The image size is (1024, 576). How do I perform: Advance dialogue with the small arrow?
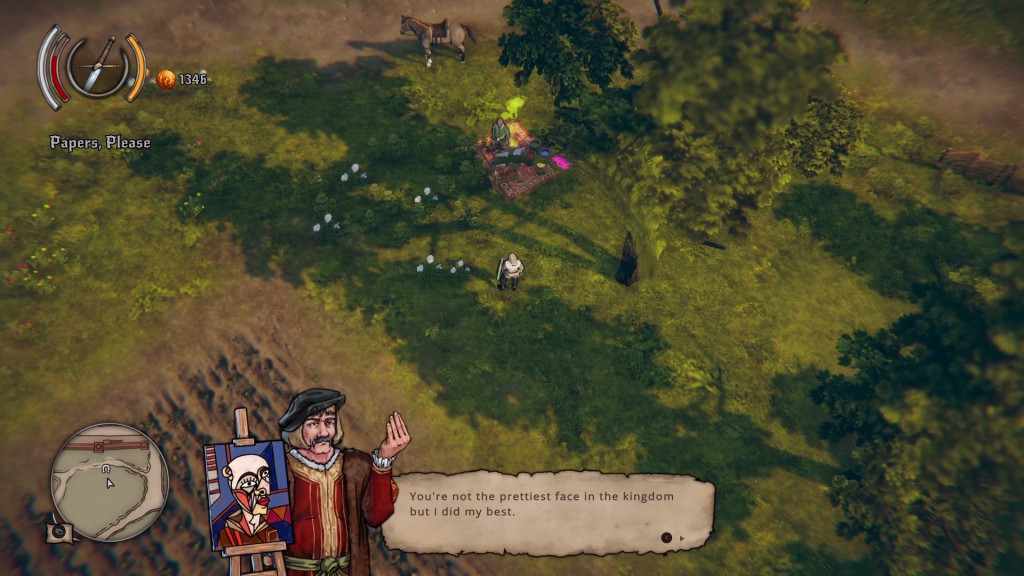coord(683,538)
